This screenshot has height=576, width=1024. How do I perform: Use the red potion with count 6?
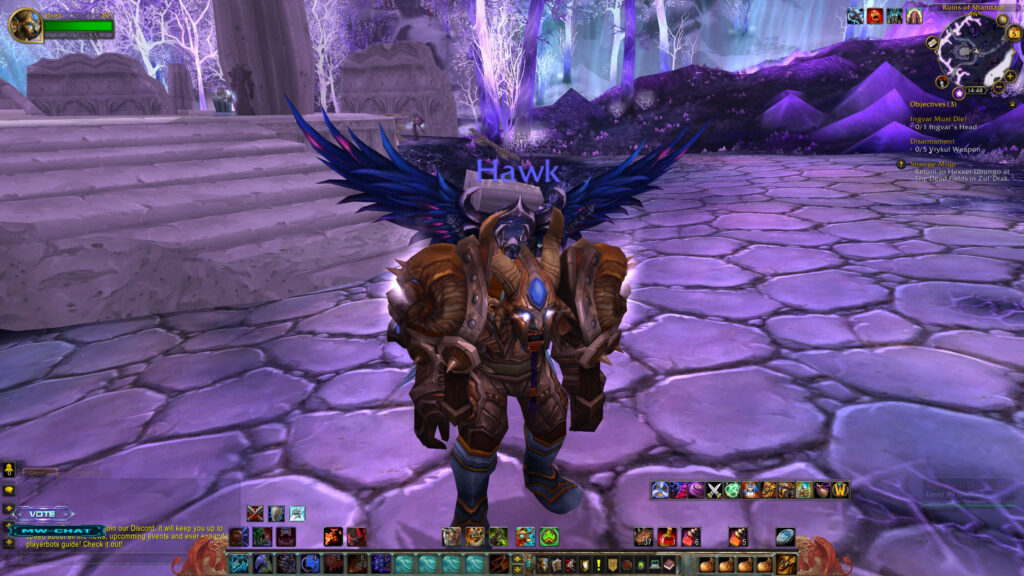pos(692,537)
